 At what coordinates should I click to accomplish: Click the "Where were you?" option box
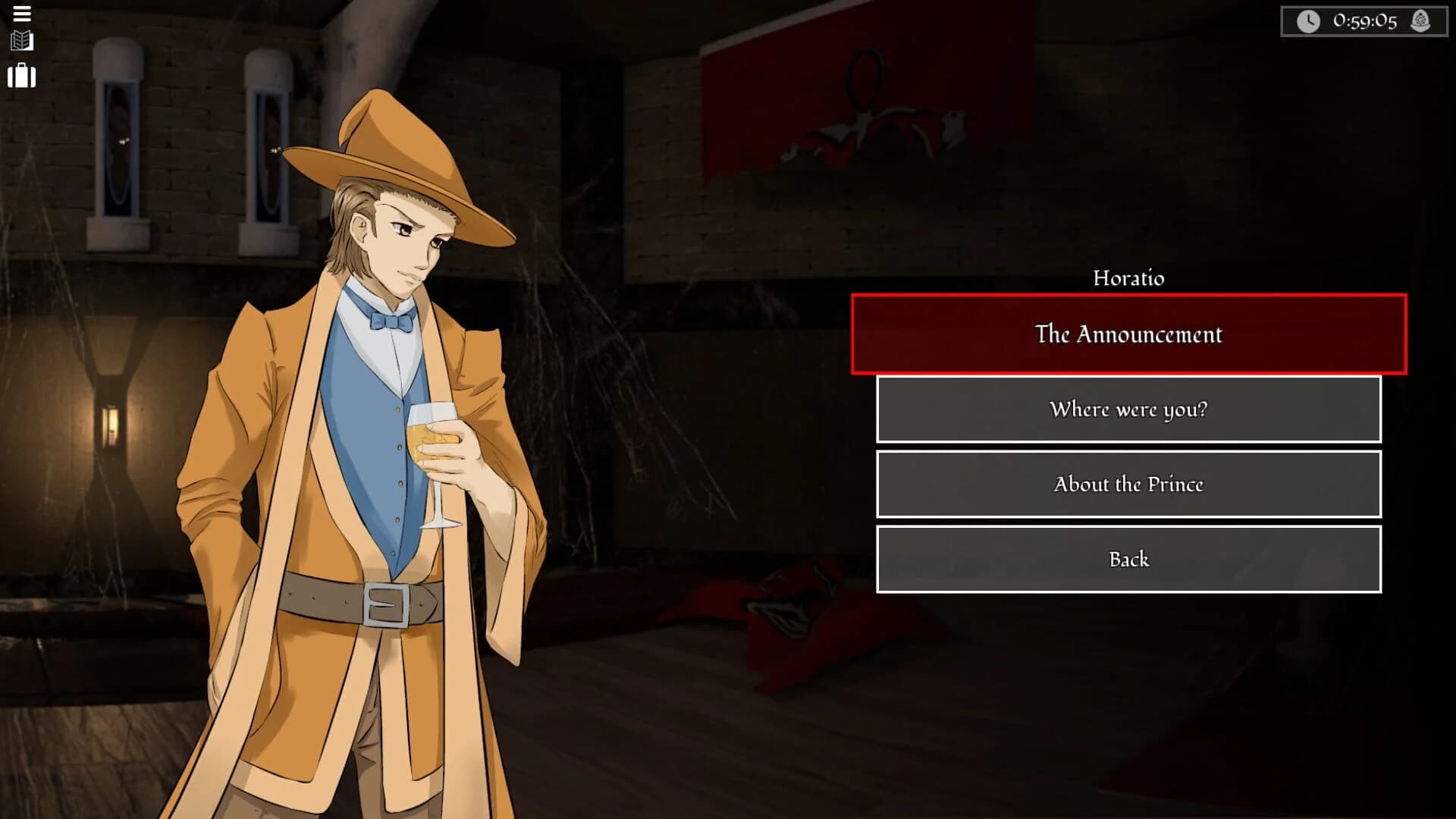click(1128, 409)
